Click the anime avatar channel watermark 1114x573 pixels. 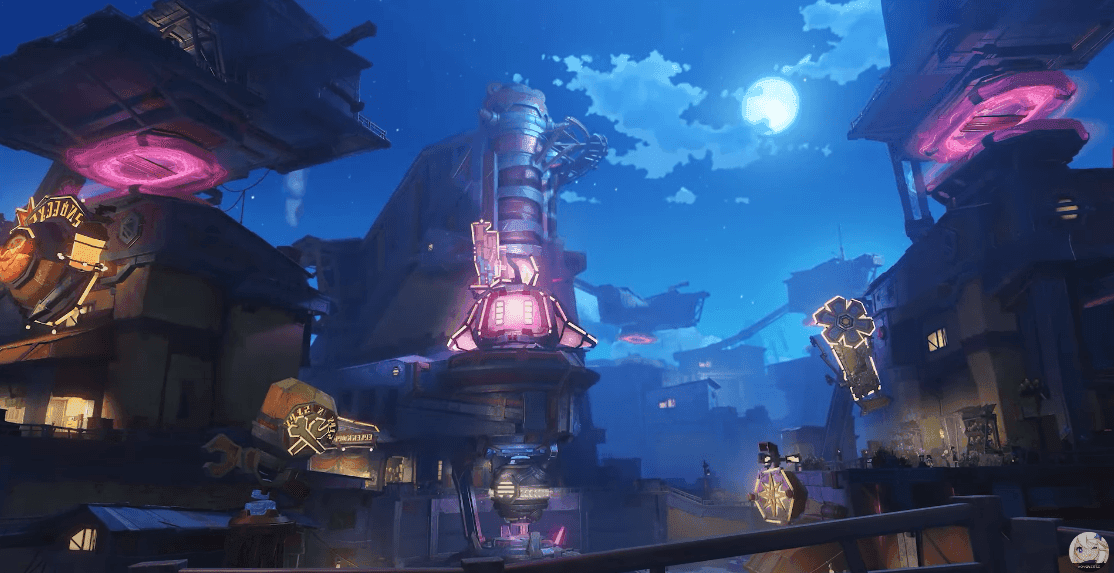pyautogui.click(x=1085, y=548)
